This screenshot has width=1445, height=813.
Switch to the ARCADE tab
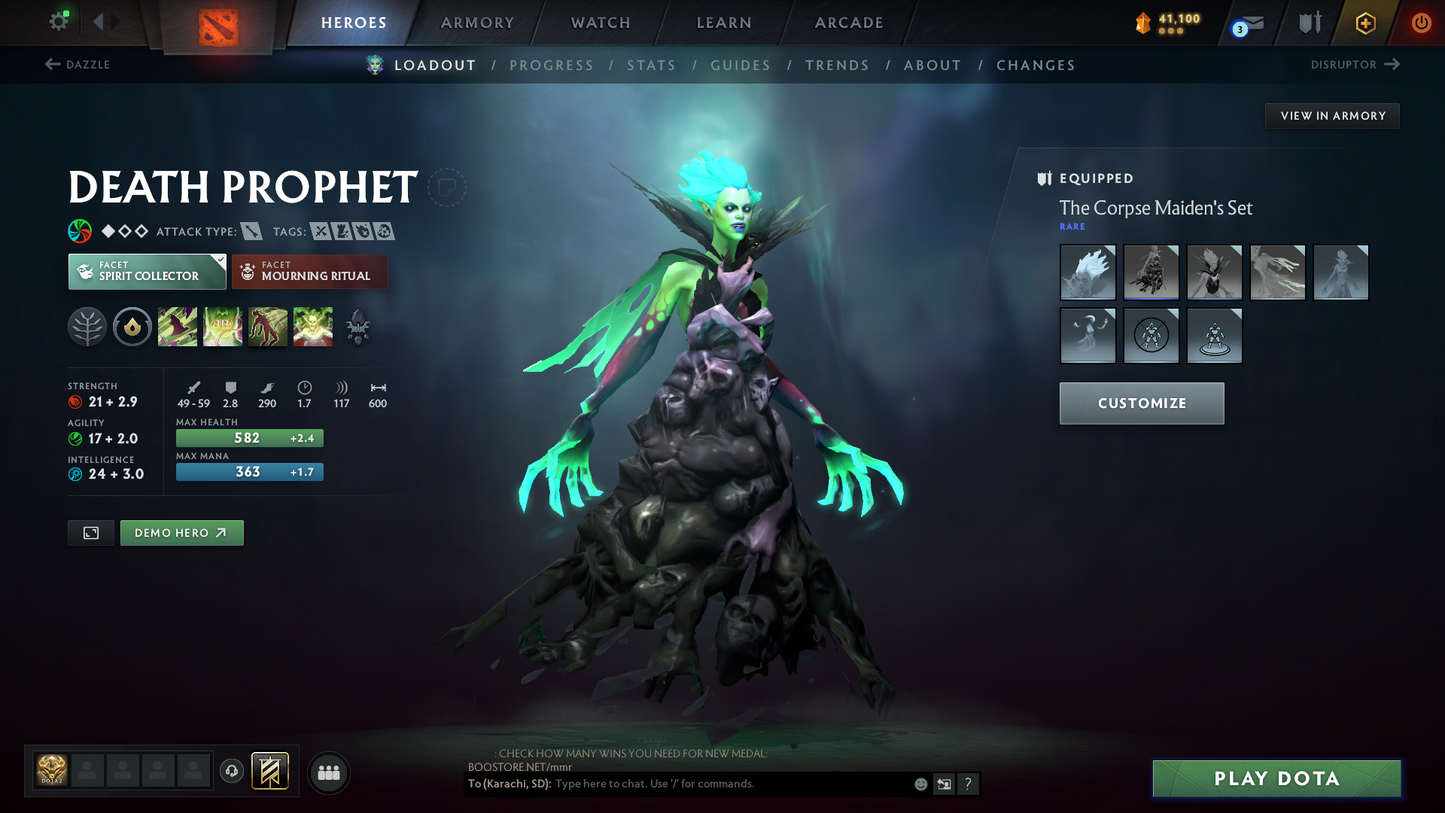pos(848,22)
